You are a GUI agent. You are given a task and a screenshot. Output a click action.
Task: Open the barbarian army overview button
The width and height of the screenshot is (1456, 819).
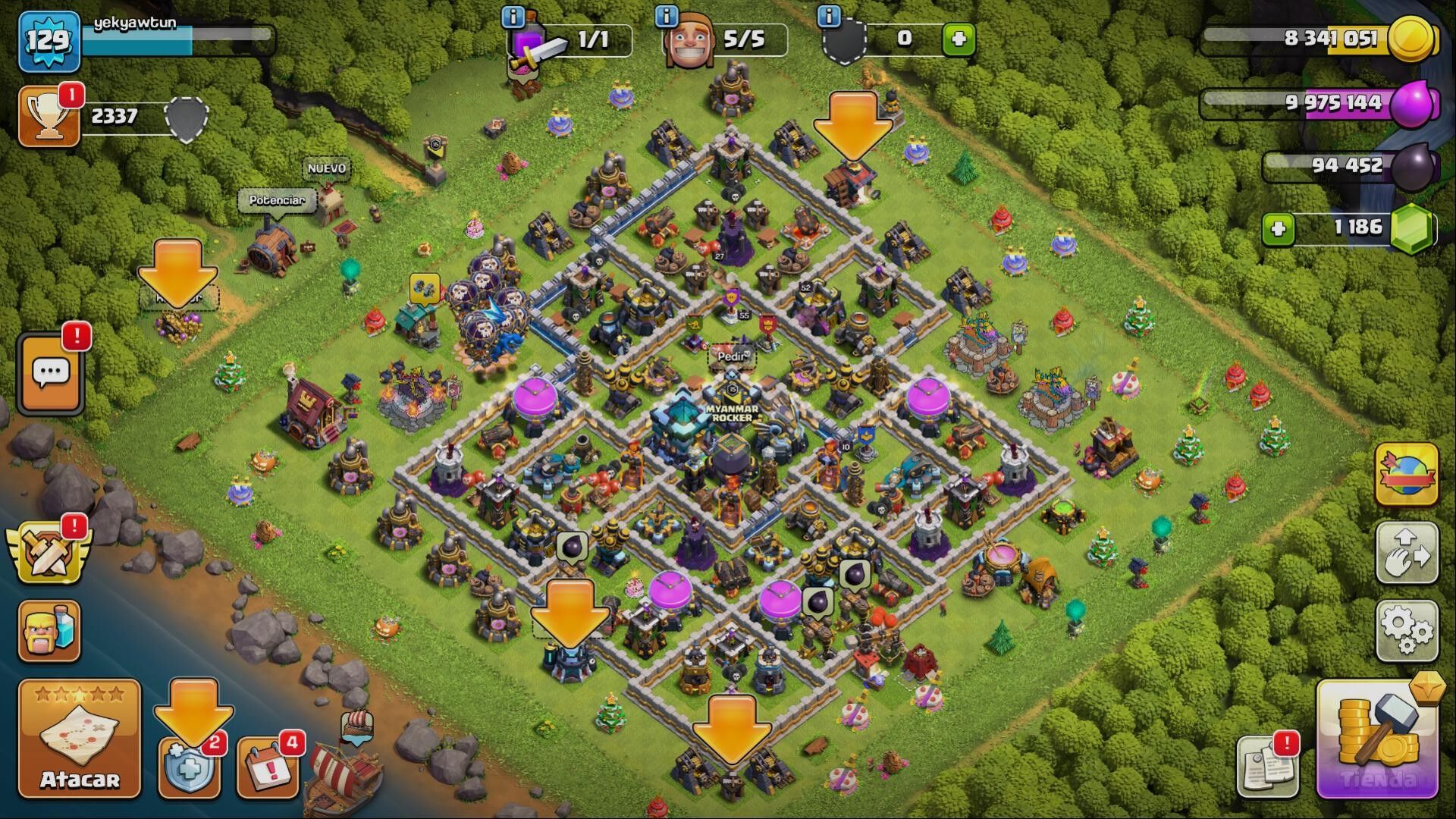(49, 631)
